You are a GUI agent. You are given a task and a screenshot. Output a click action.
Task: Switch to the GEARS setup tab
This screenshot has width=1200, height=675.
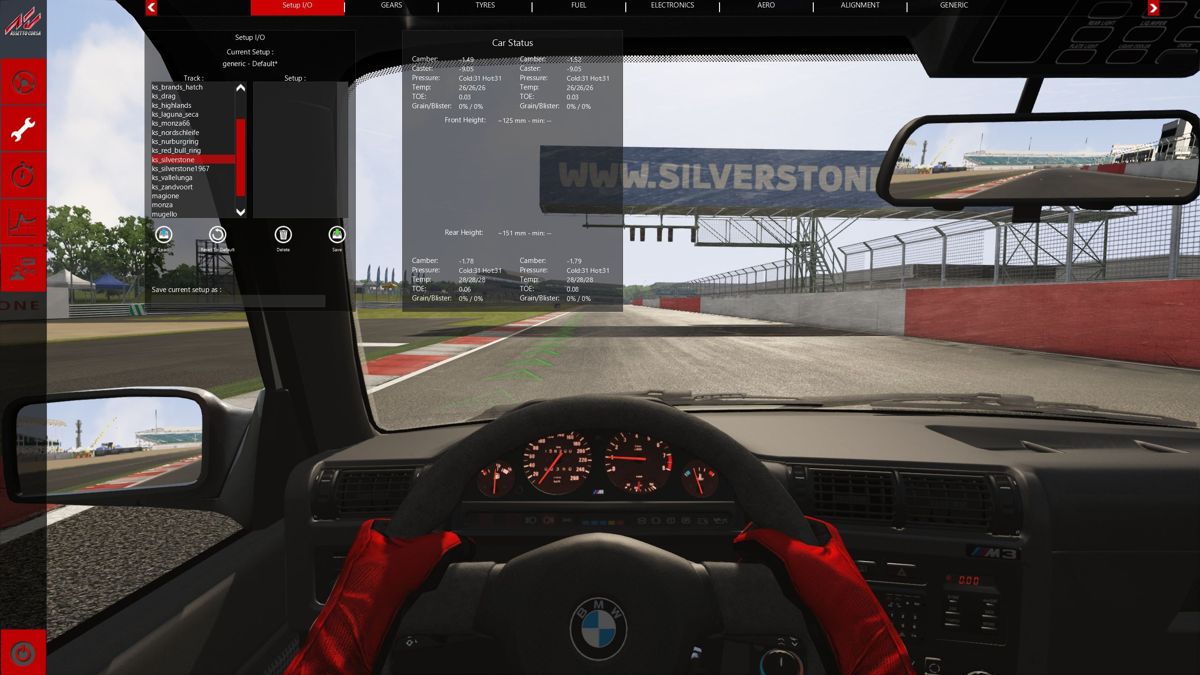click(x=391, y=6)
